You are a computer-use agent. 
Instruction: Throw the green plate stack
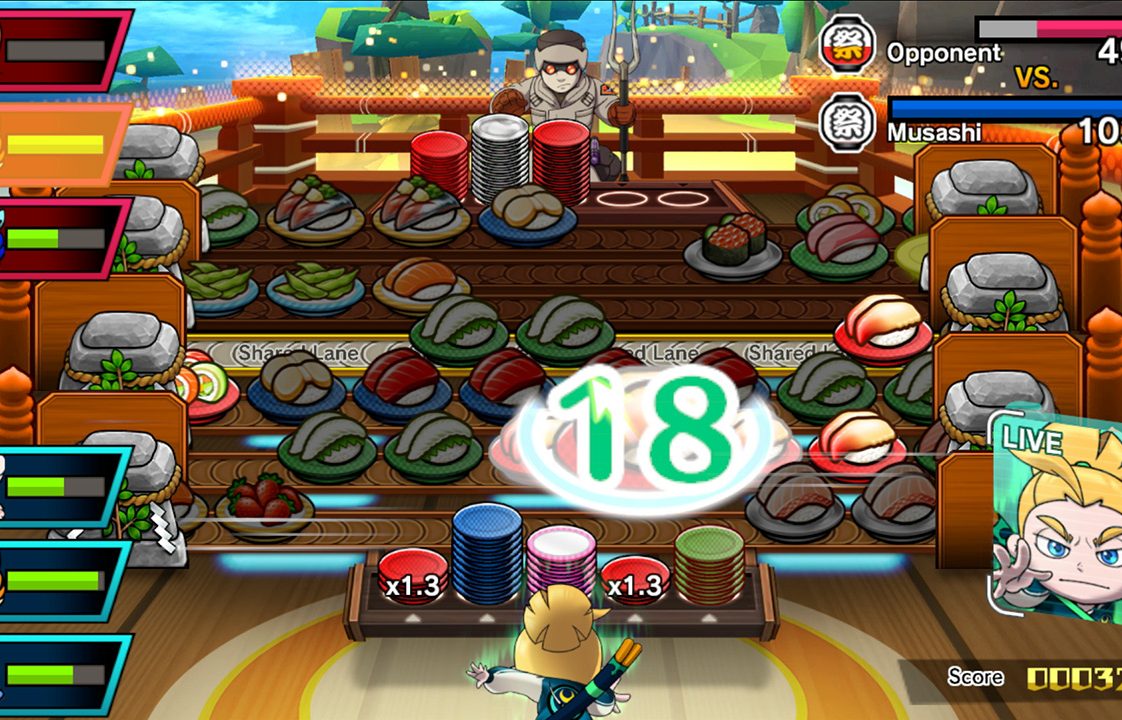pyautogui.click(x=709, y=565)
